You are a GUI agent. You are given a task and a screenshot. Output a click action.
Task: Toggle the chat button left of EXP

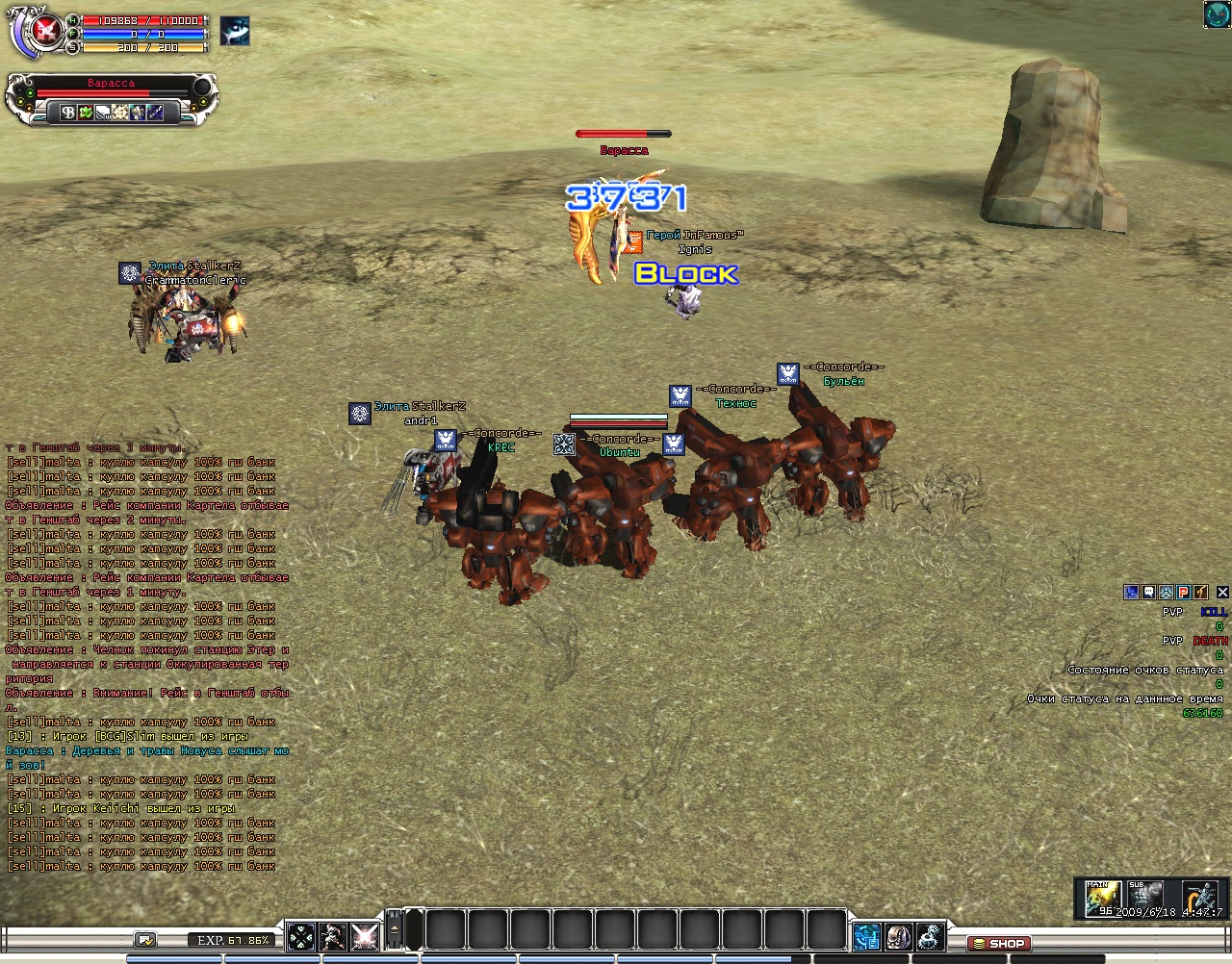pyautogui.click(x=146, y=940)
